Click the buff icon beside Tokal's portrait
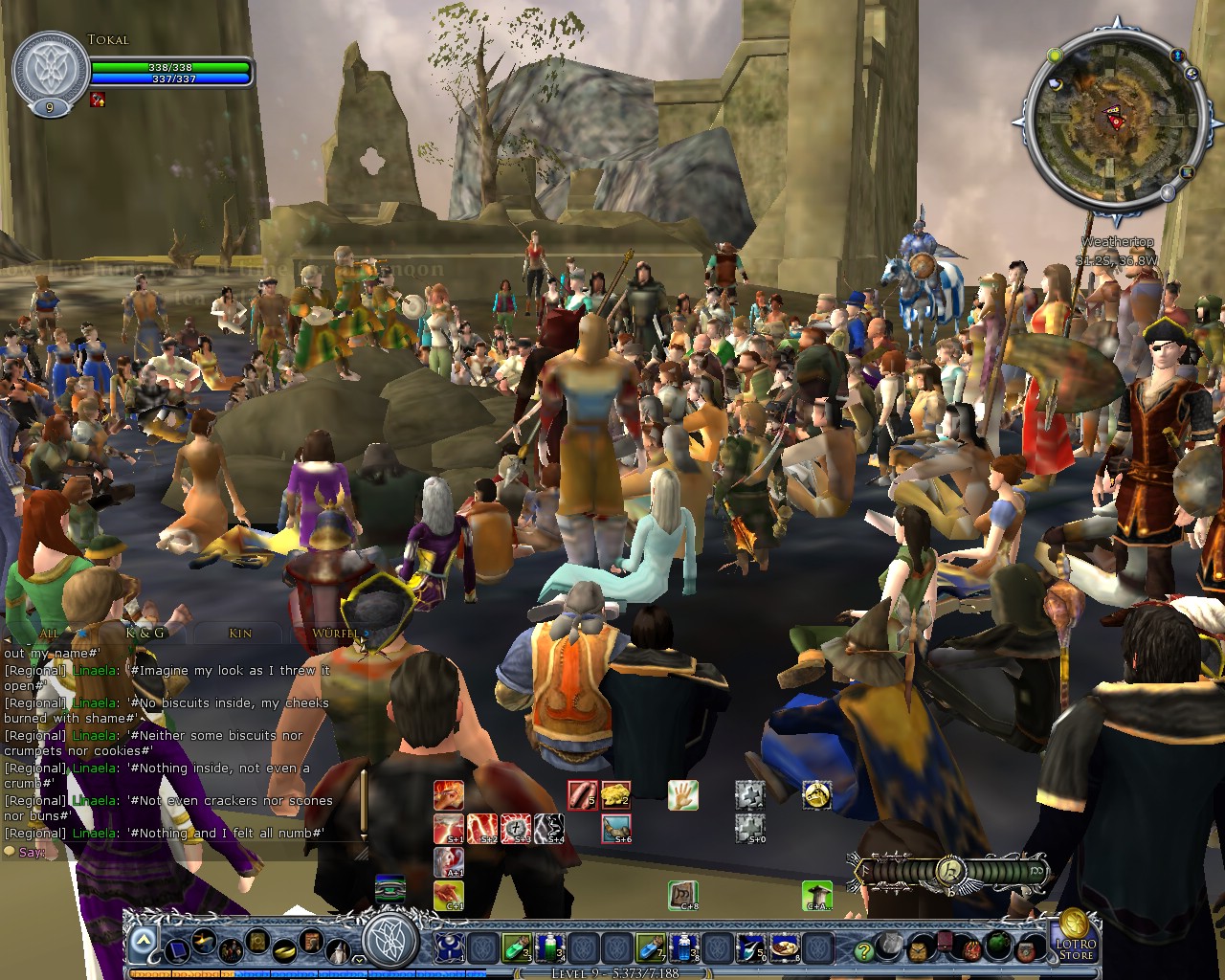The image size is (1225, 980). click(95, 99)
